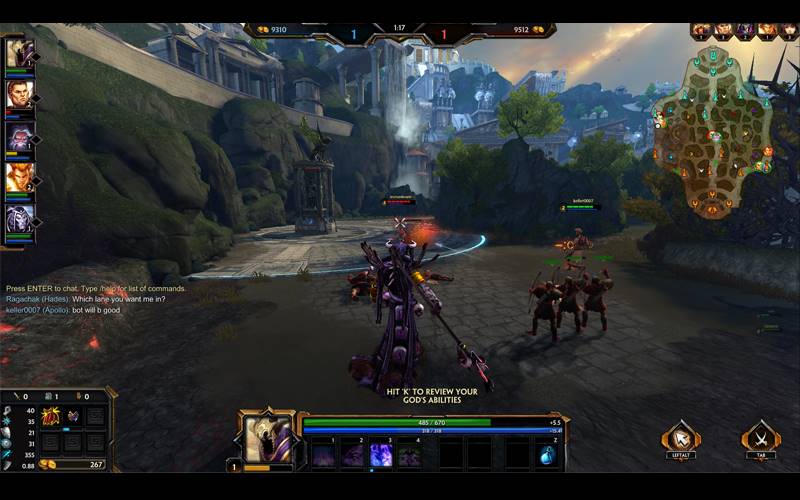Click the enemy team portraits row
Screen dimensions: 800x500
(737, 31)
